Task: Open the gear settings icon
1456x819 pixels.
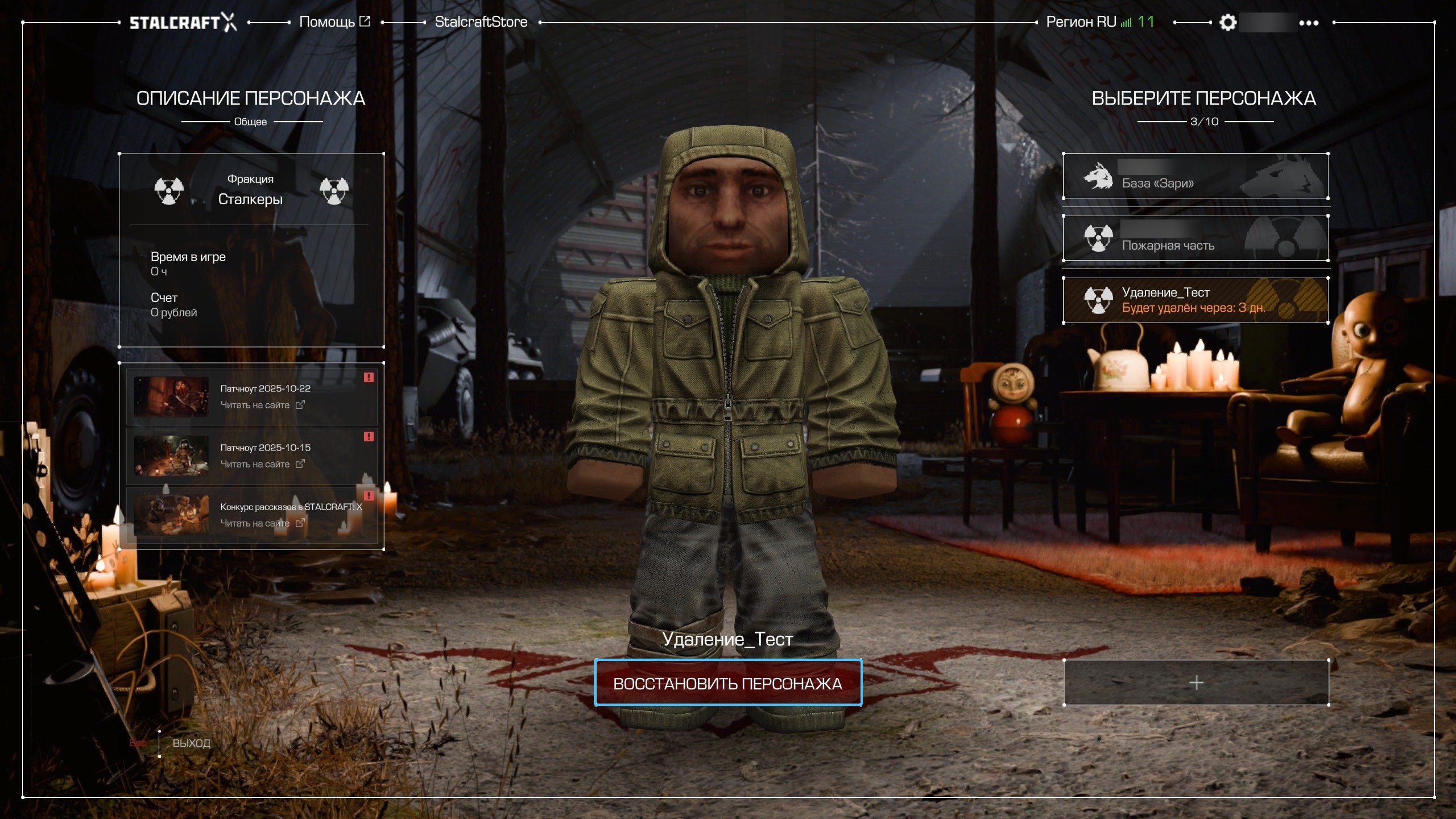Action: [x=1228, y=23]
